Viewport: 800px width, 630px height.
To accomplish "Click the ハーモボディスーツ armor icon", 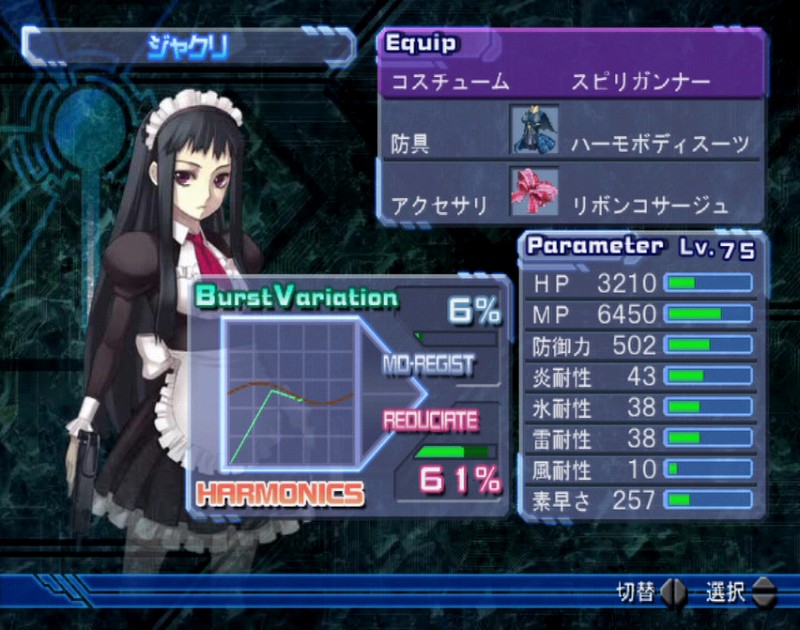I will [x=531, y=130].
